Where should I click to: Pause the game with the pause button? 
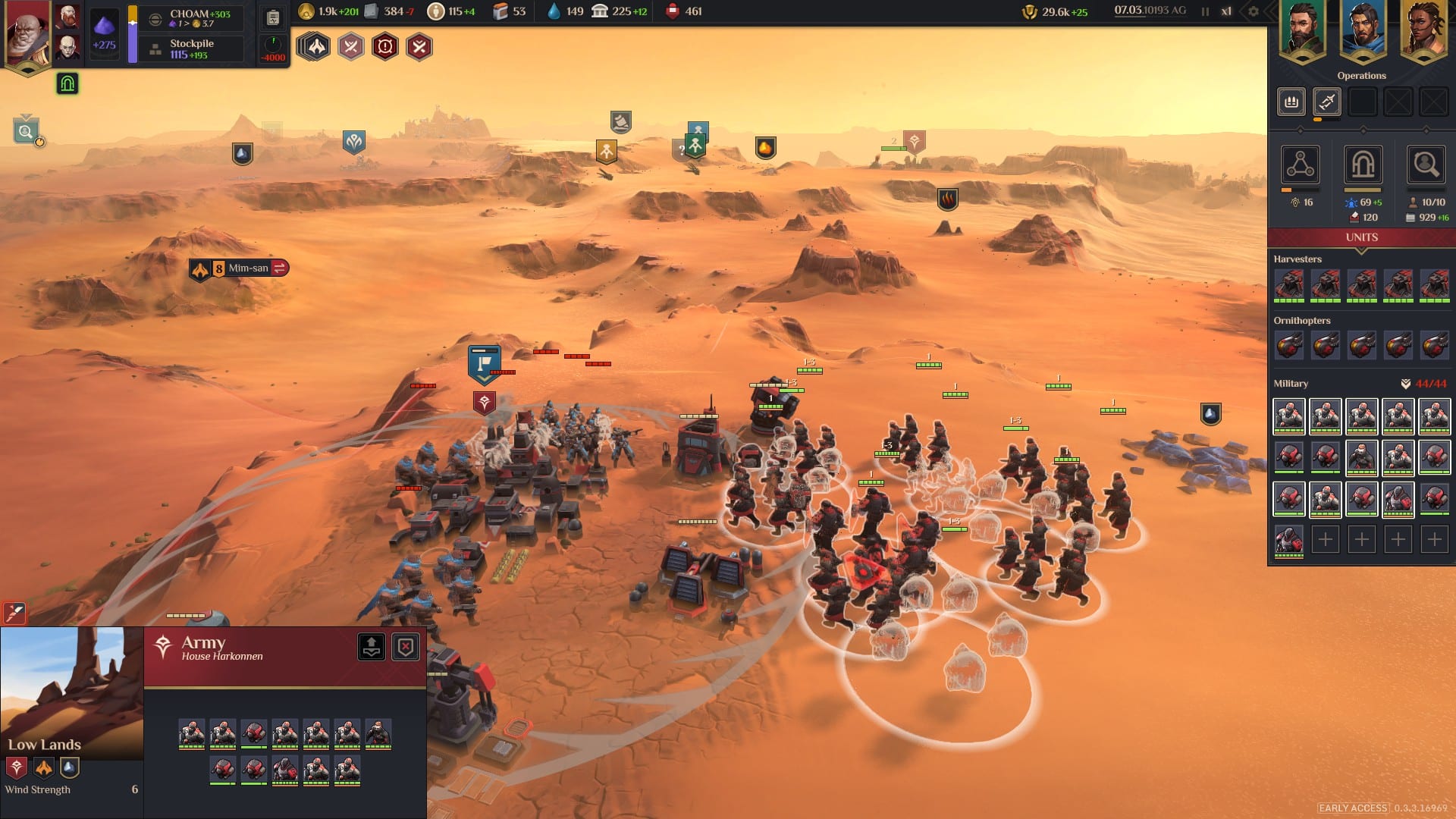coord(1205,11)
